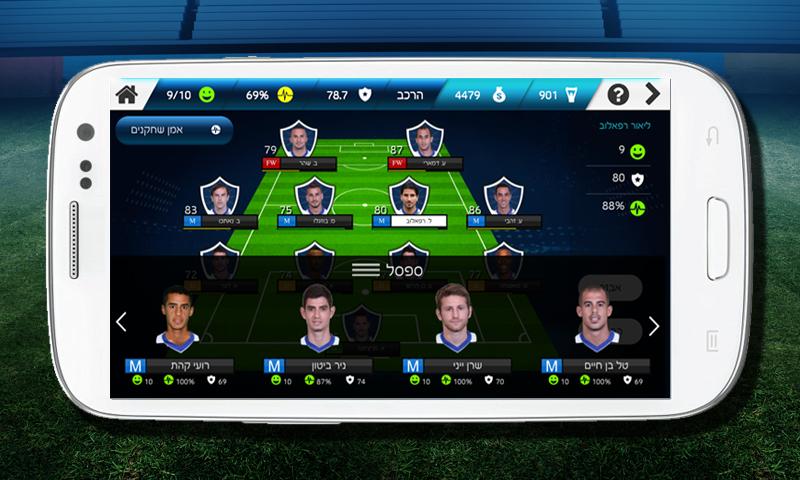The height and width of the screenshot is (480, 800).
Task: Select bench player טל בן חיים
Action: pos(594,330)
